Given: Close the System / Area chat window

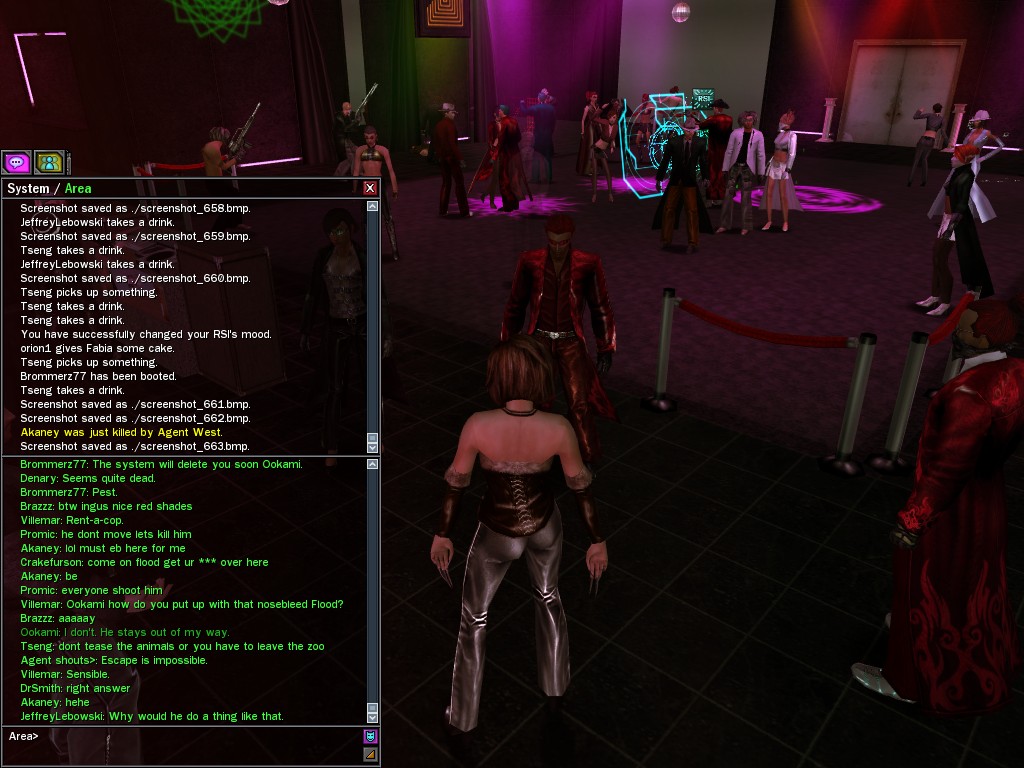Looking at the screenshot, I should (370, 188).
